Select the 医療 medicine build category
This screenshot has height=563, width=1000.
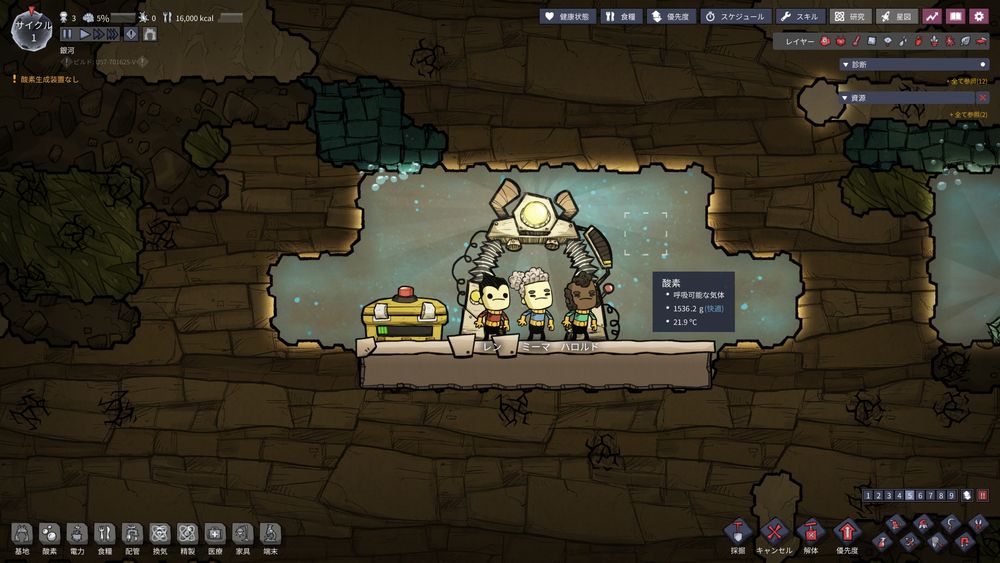[x=214, y=538]
